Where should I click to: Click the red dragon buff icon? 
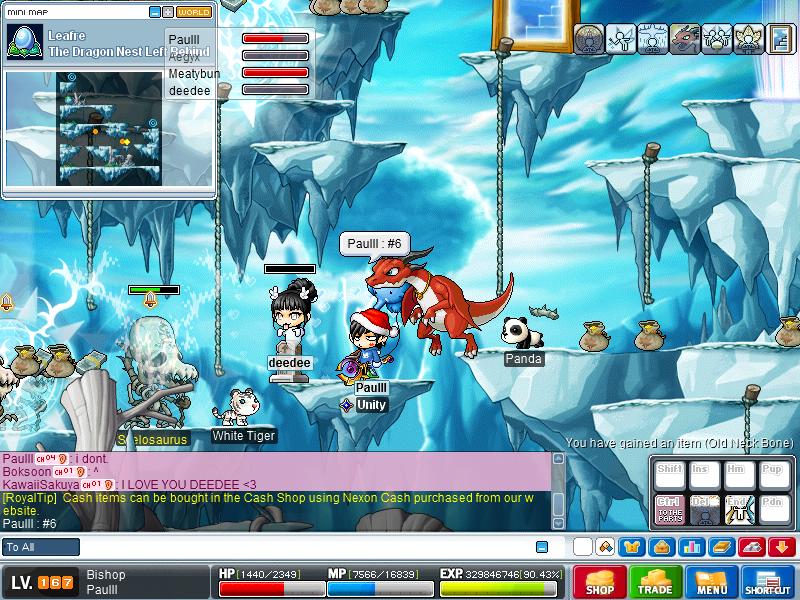(x=684, y=38)
